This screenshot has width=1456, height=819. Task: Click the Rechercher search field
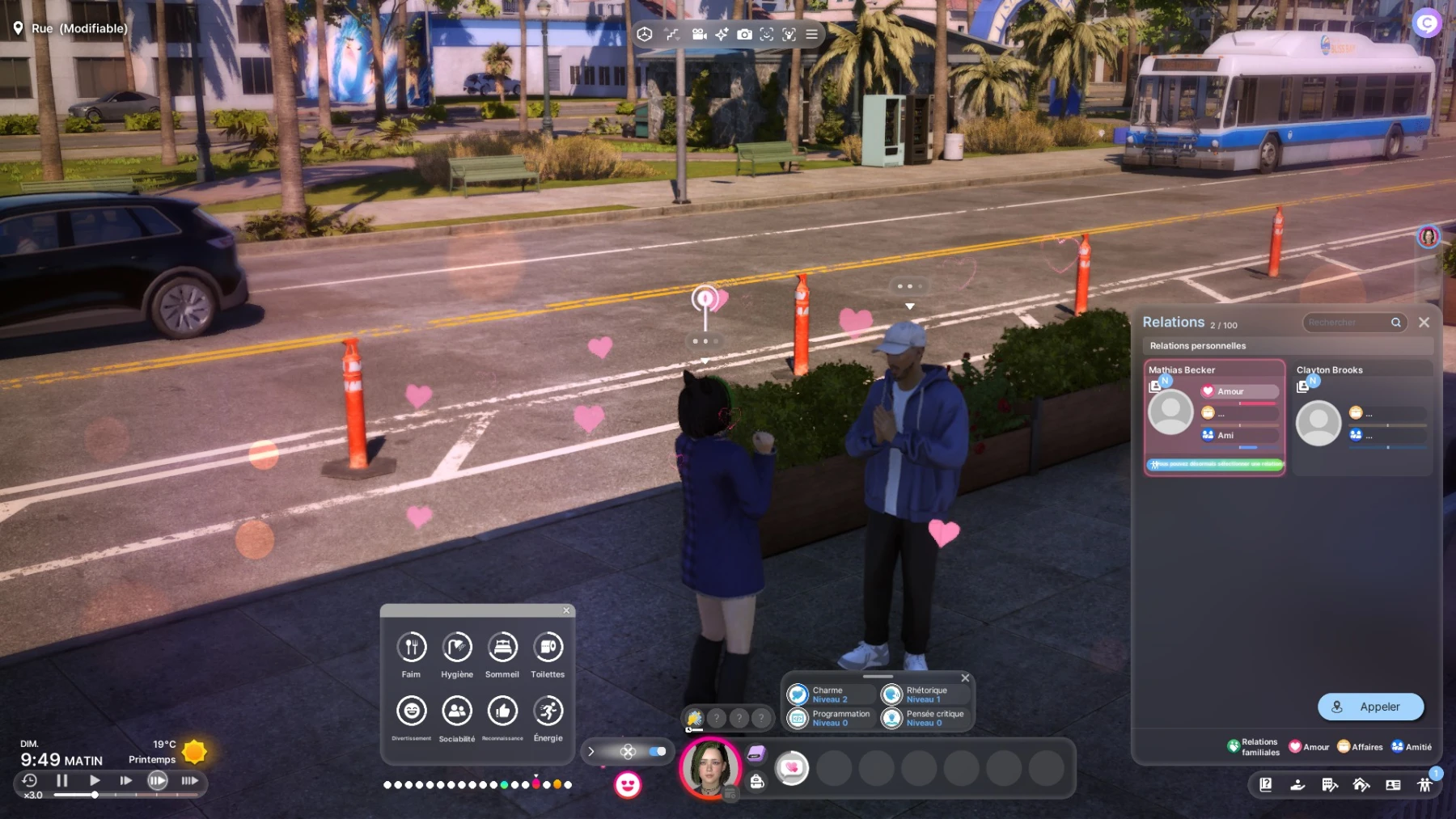click(x=1346, y=323)
